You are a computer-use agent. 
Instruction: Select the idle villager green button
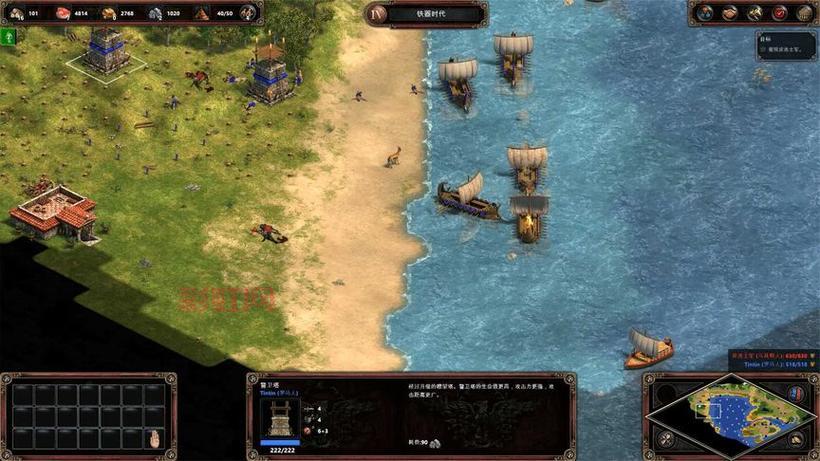tap(8, 37)
